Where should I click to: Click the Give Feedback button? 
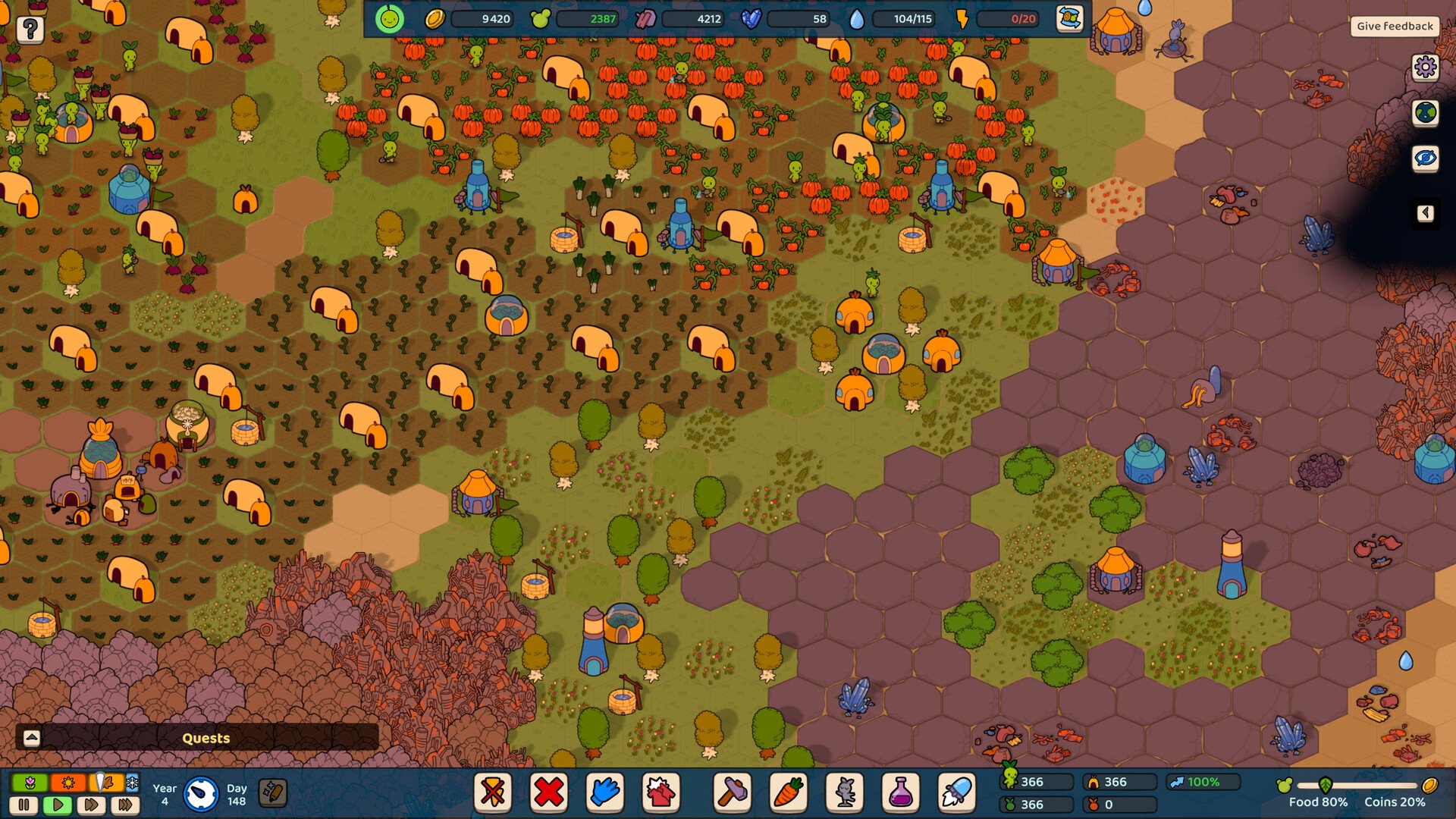point(1395,26)
